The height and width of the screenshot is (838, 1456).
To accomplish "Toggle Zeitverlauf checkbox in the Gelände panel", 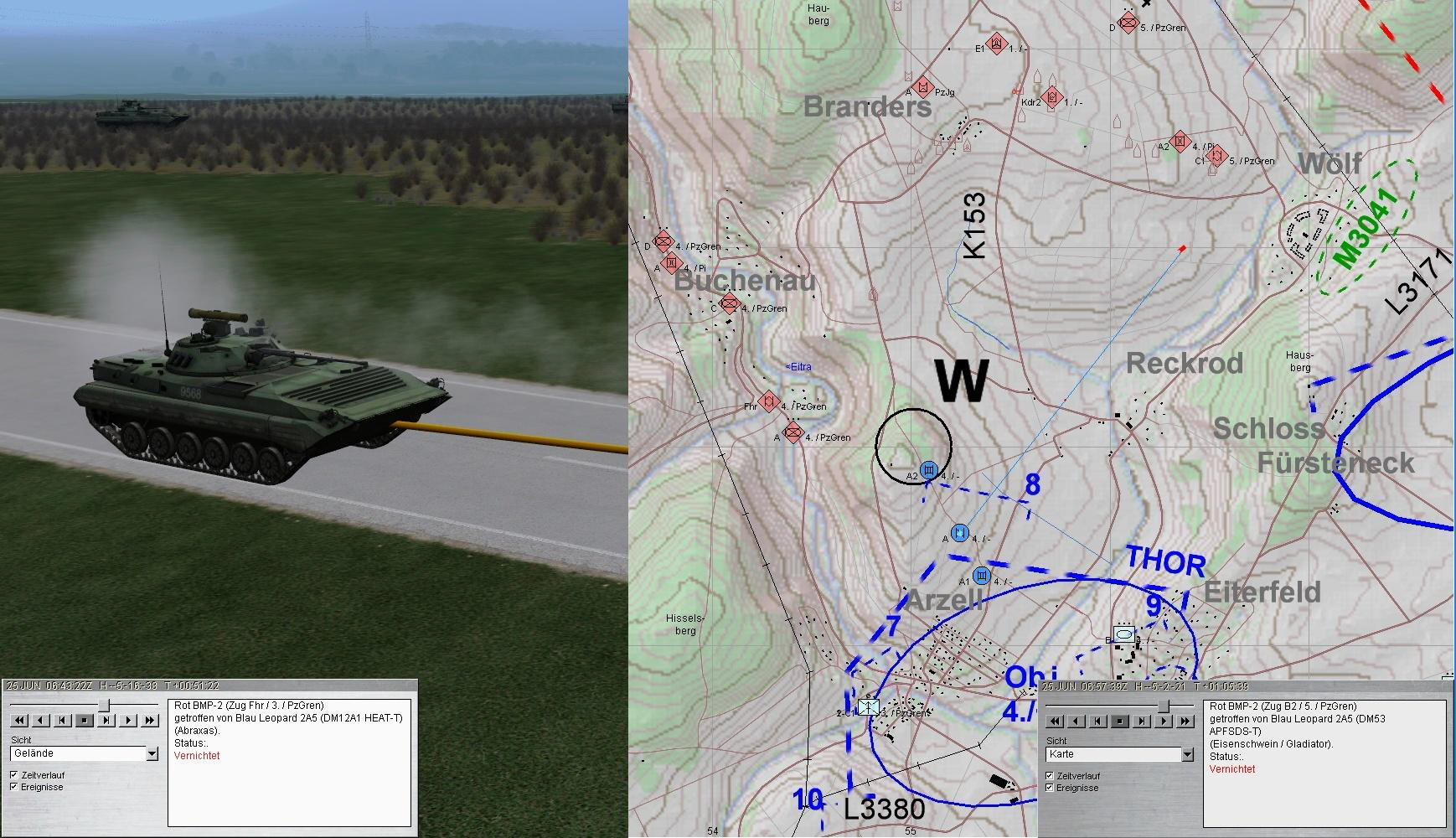I will 13,775.
